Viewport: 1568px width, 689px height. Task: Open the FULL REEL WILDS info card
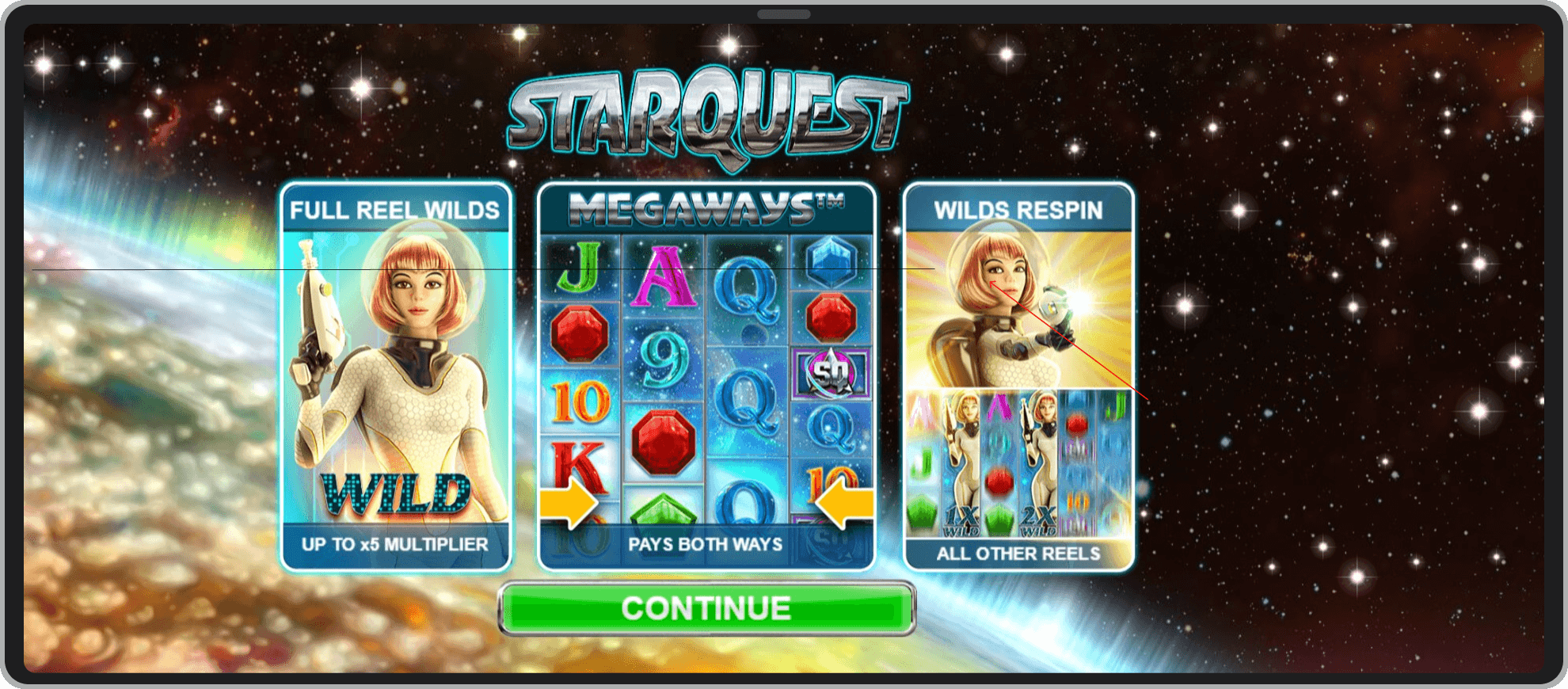[396, 211]
